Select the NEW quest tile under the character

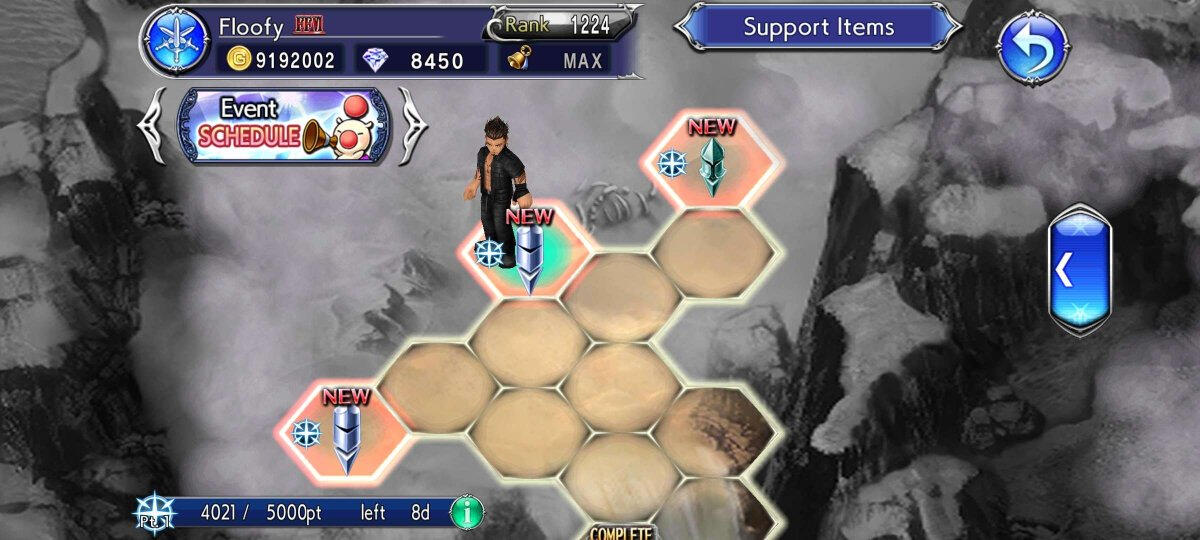(525, 253)
